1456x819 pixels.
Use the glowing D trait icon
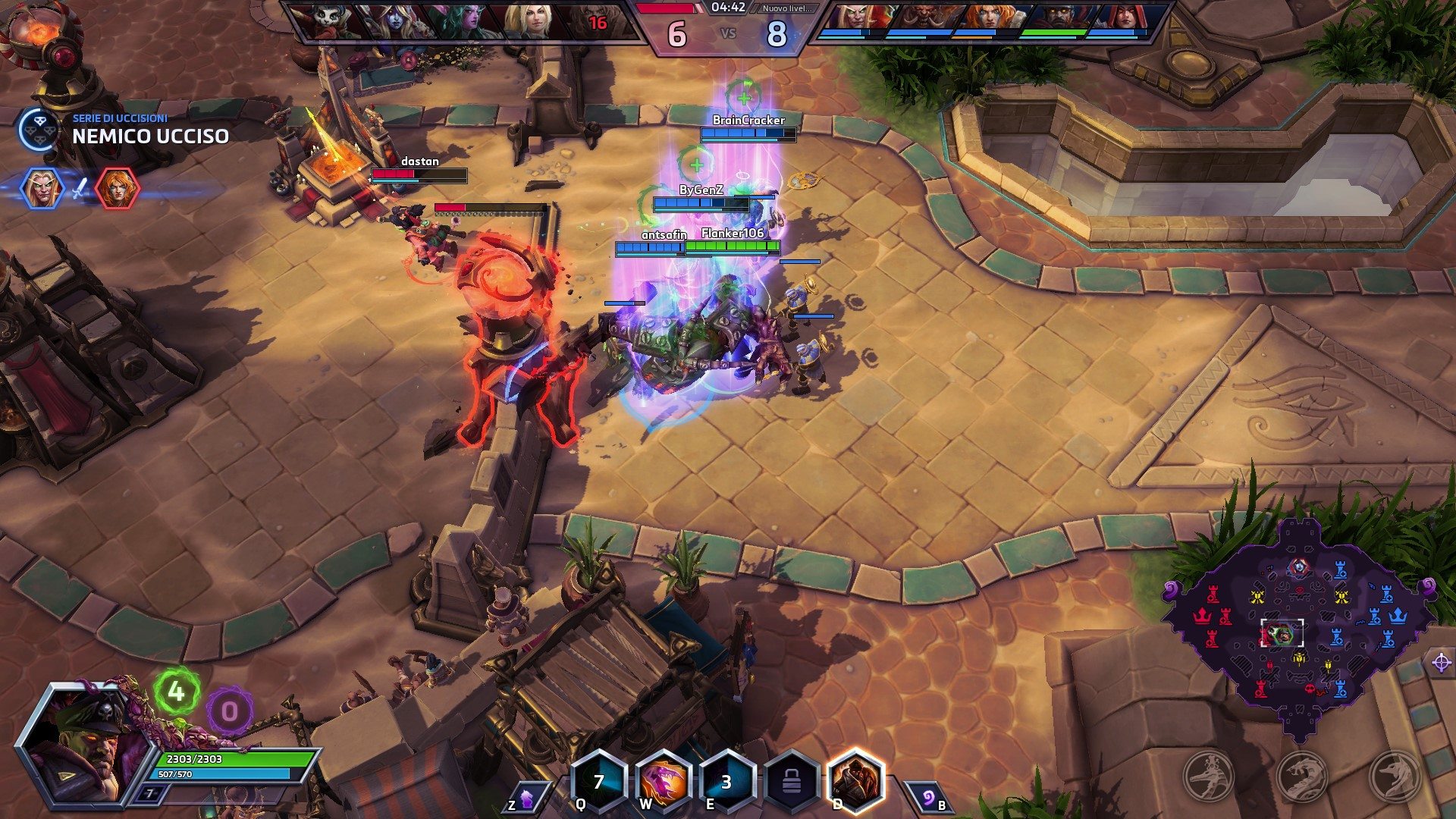855,781
